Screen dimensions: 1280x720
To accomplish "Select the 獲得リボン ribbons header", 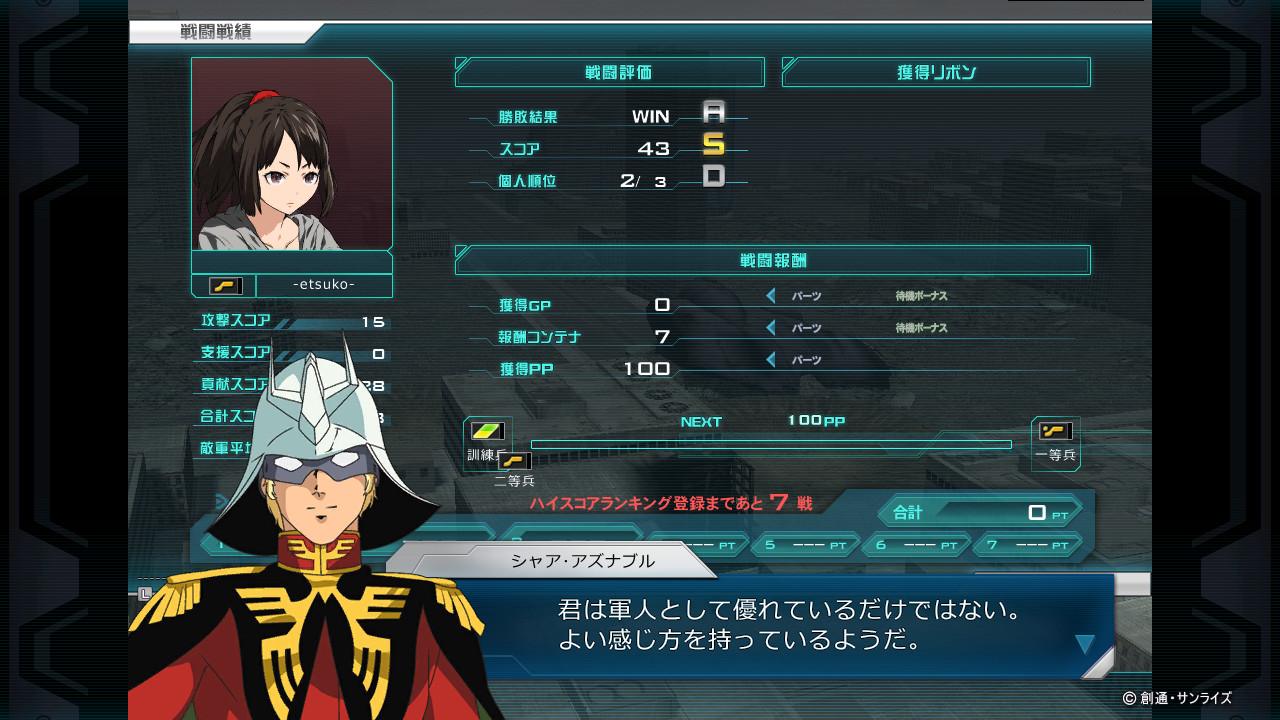I will [x=936, y=72].
